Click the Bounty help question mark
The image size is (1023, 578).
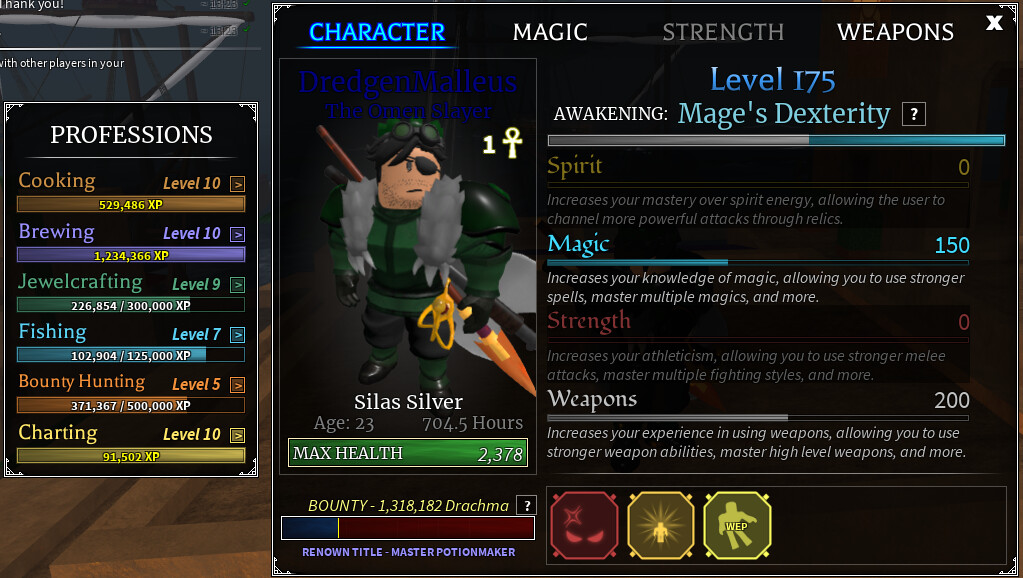point(525,506)
